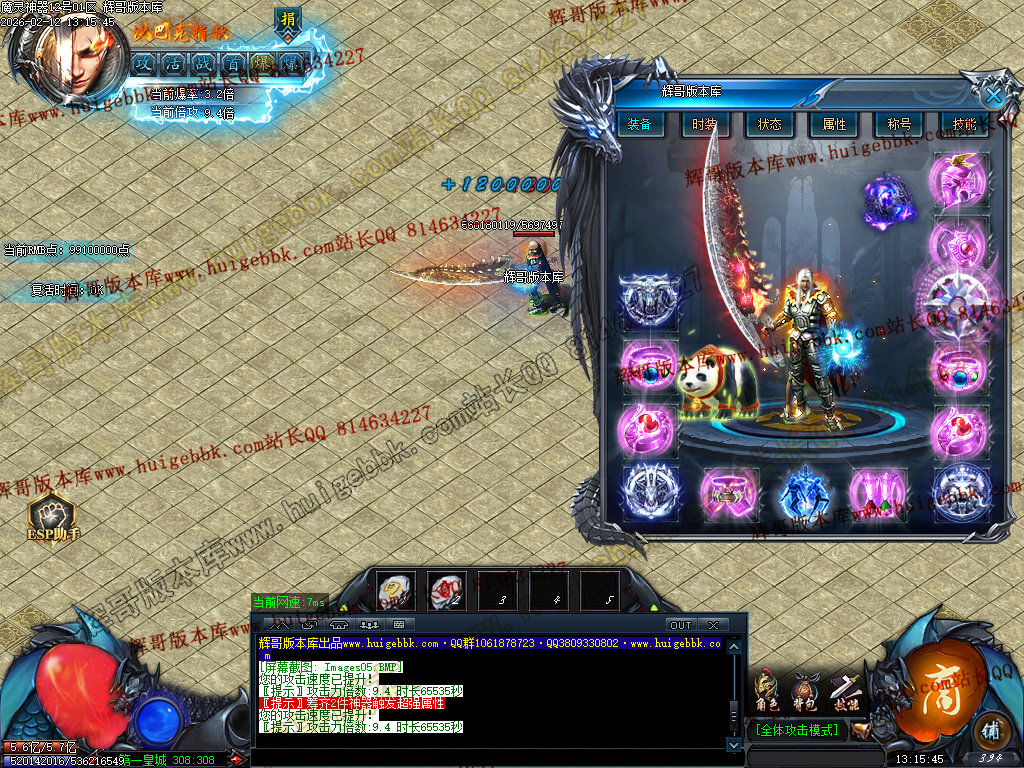Click the 首 button under the portrait

(x=233, y=63)
